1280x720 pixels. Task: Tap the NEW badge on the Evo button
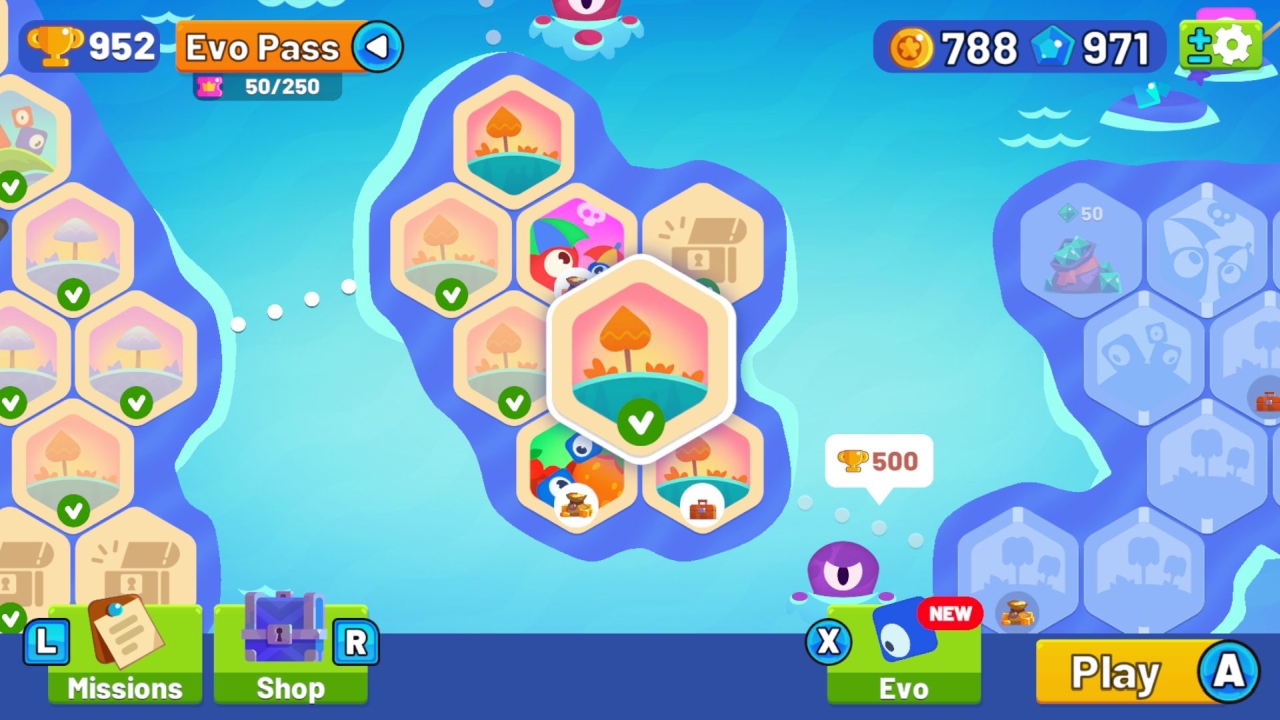(948, 614)
